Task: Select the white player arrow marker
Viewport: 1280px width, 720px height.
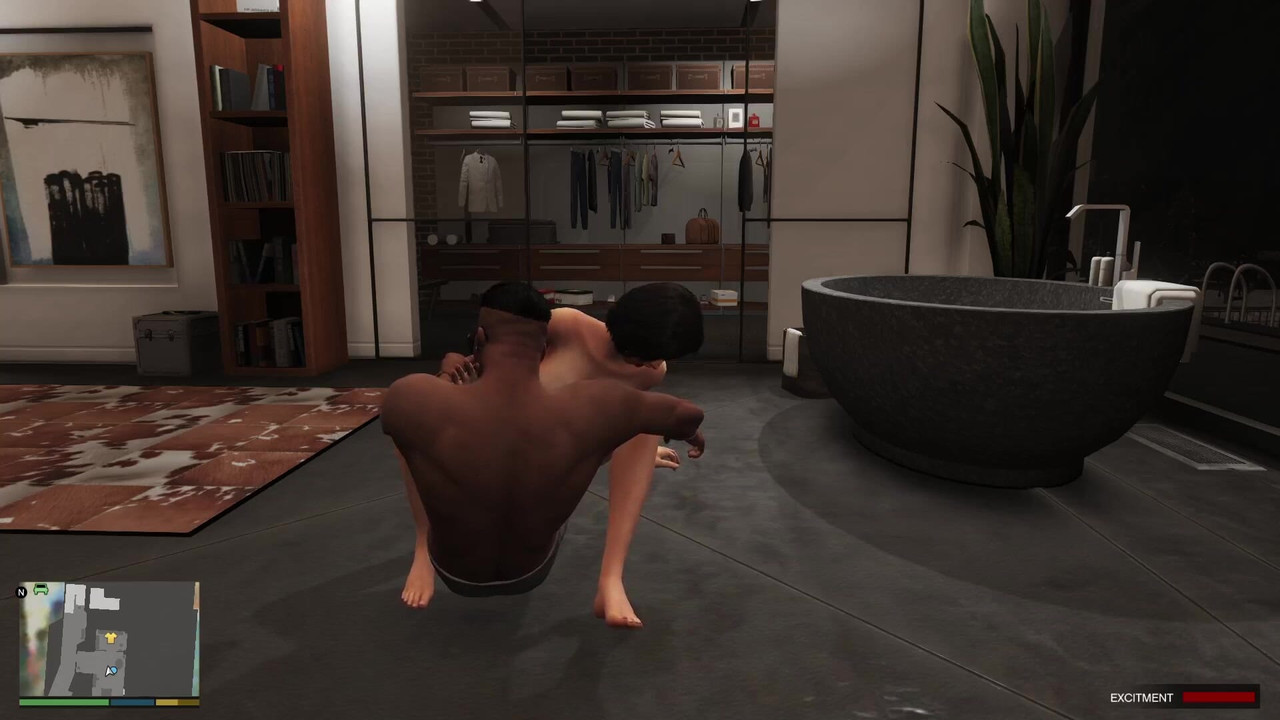Action: (108, 670)
